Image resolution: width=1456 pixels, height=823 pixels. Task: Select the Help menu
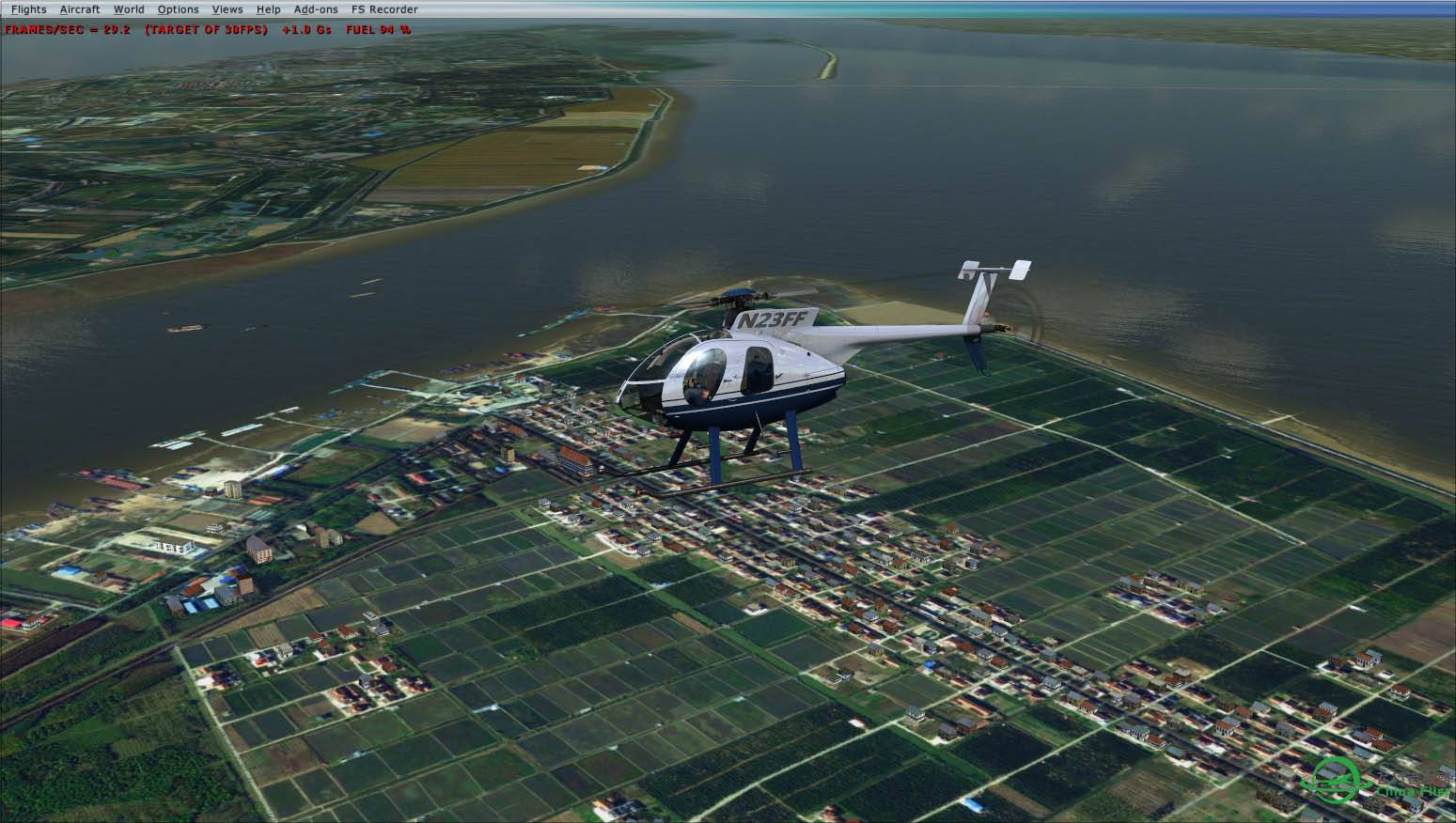click(x=268, y=9)
